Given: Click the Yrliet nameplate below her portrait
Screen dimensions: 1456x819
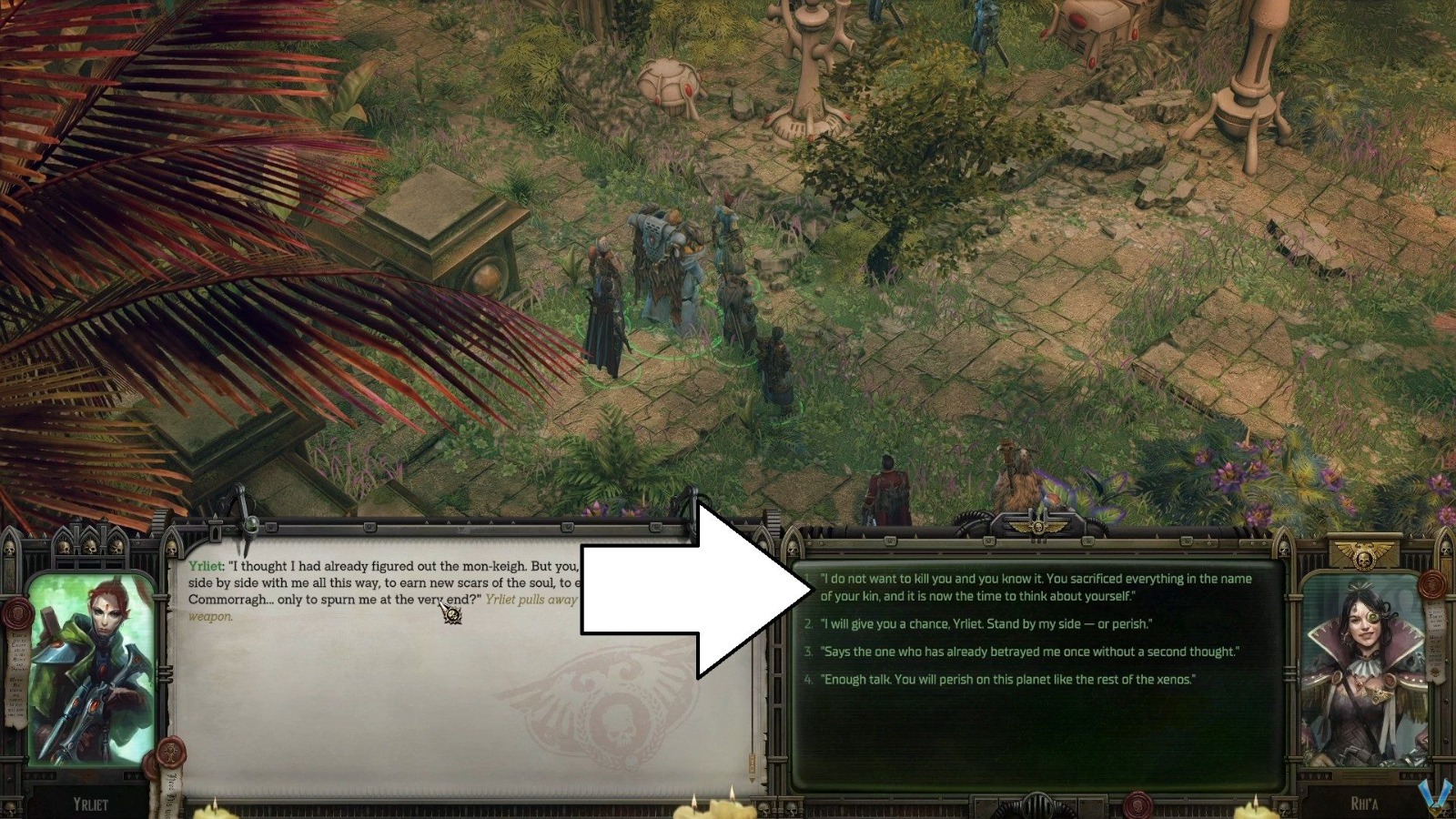Looking at the screenshot, I should point(91,804).
